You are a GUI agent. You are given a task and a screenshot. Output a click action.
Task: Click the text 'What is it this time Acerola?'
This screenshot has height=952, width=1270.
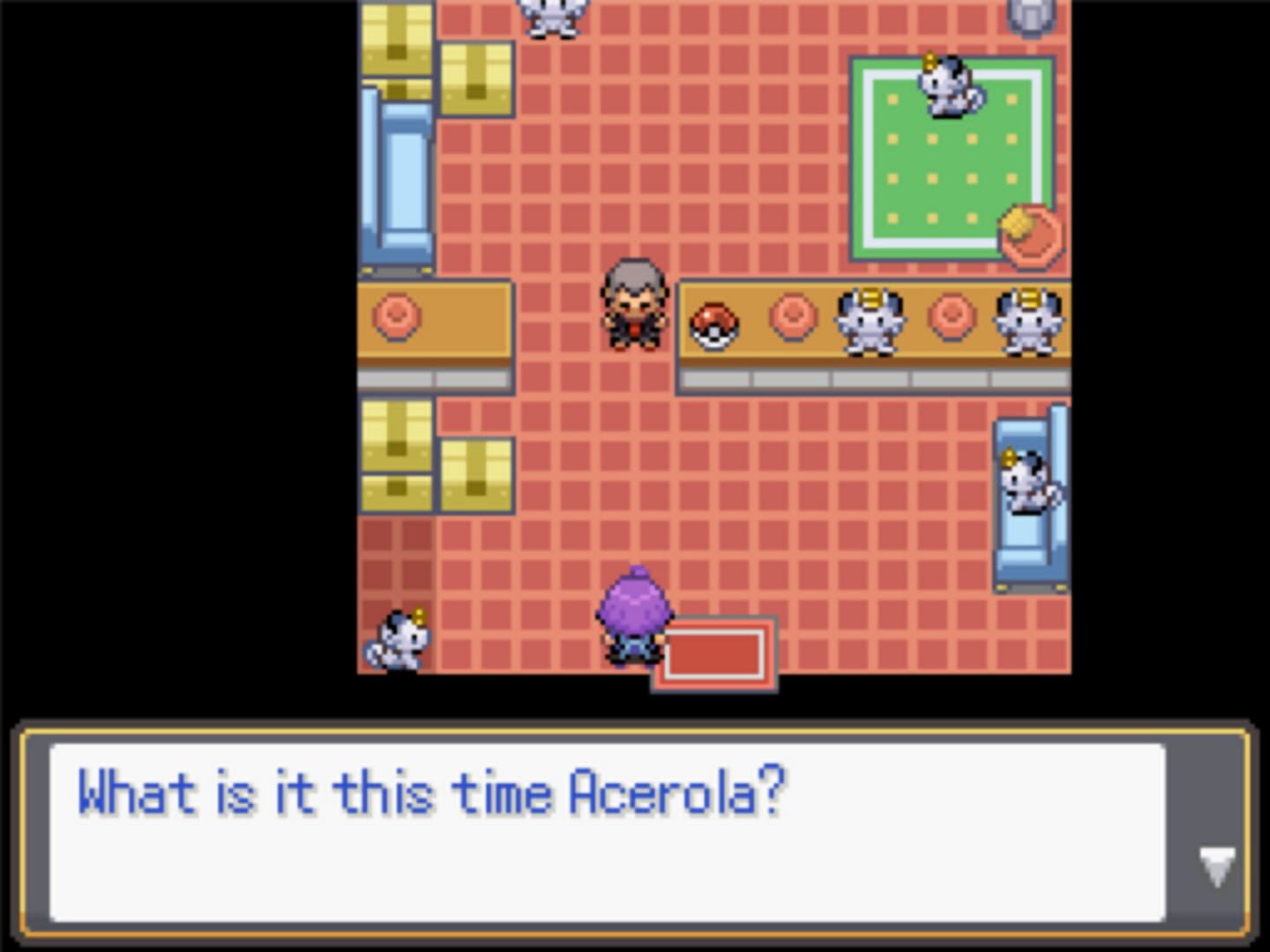pos(432,792)
